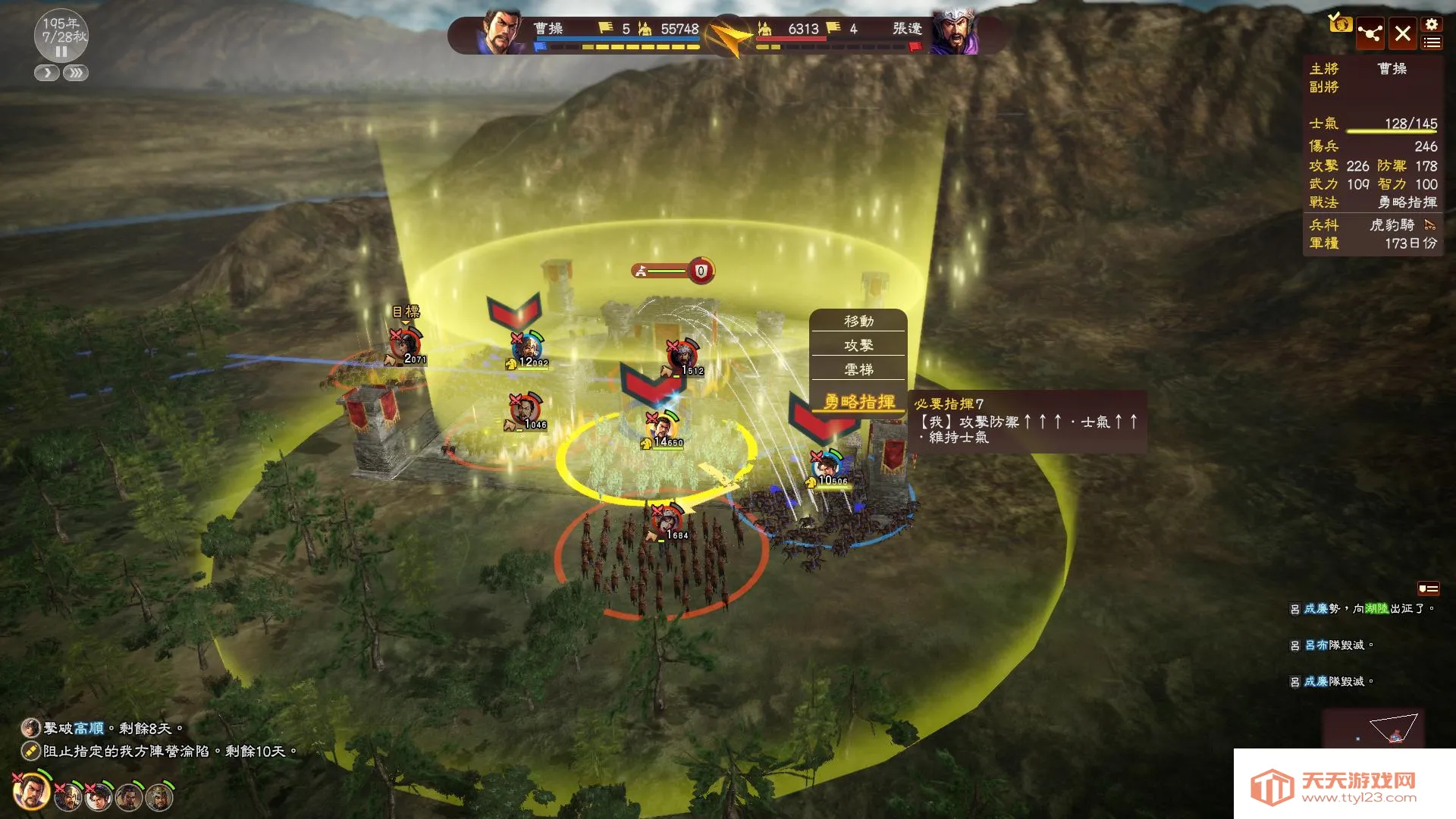Image resolution: width=1456 pixels, height=819 pixels.
Task: Open the connected-nodes network button
Action: pyautogui.click(x=1370, y=34)
